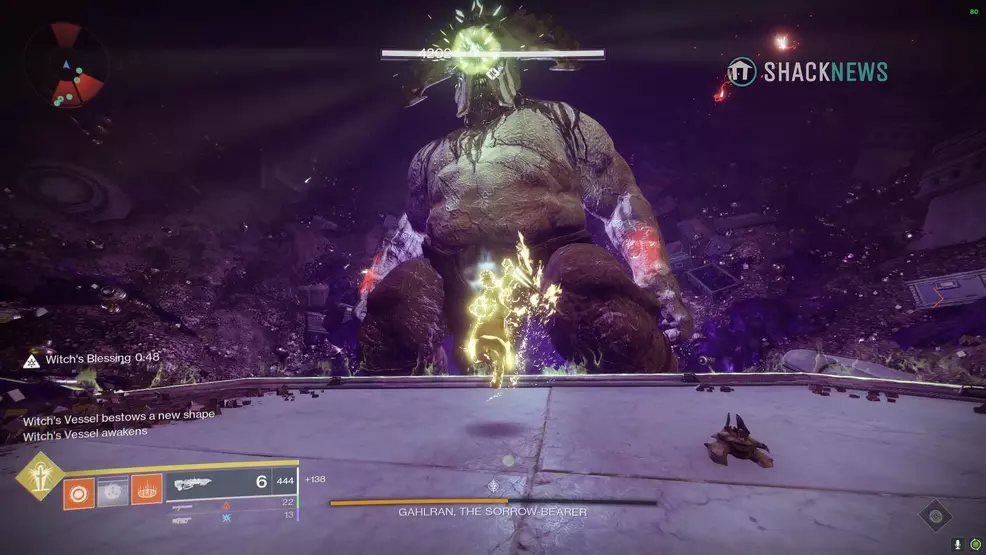
Task: Click the green circular overlay status icon
Action: click(974, 544)
